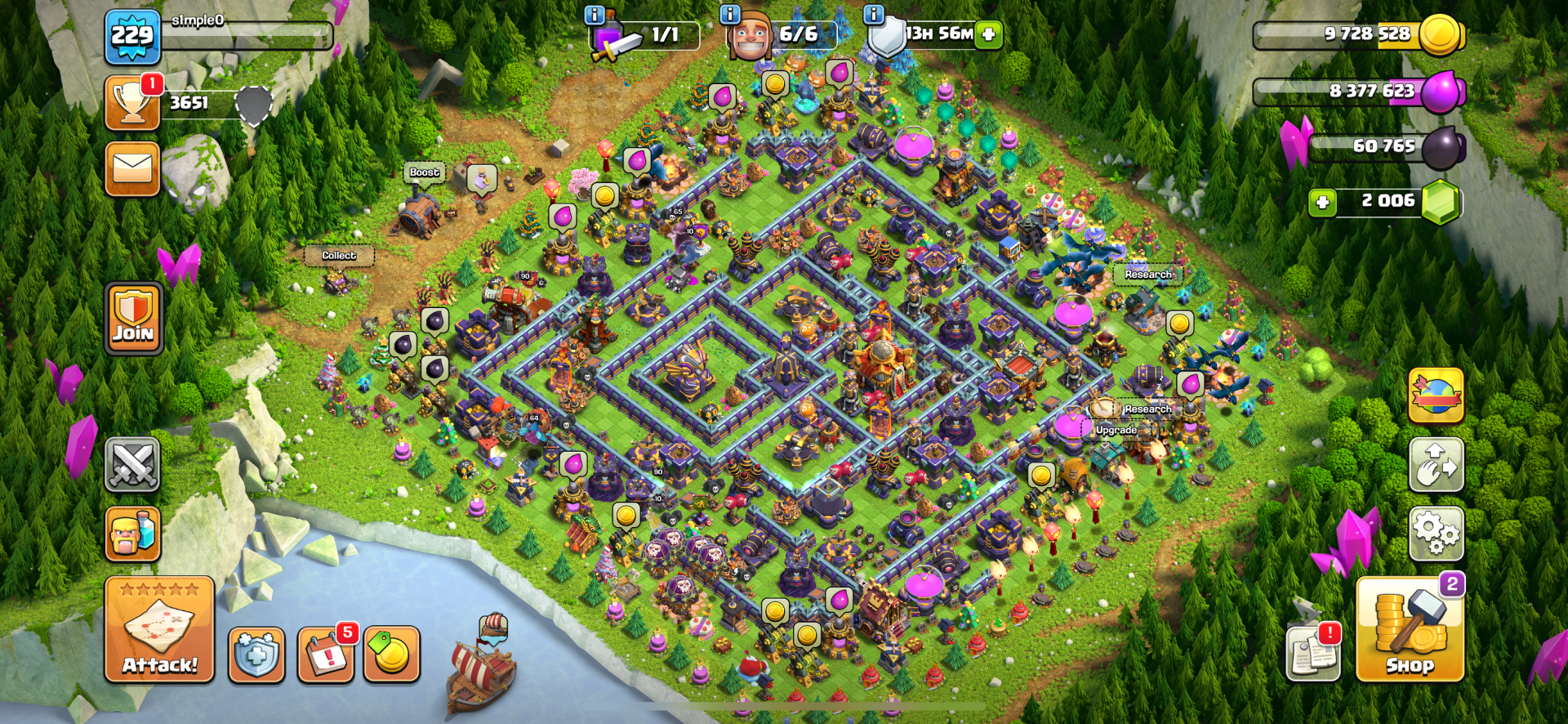Open the shield-plus button at the bottom
This screenshot has height=724, width=1568.
pos(256,655)
